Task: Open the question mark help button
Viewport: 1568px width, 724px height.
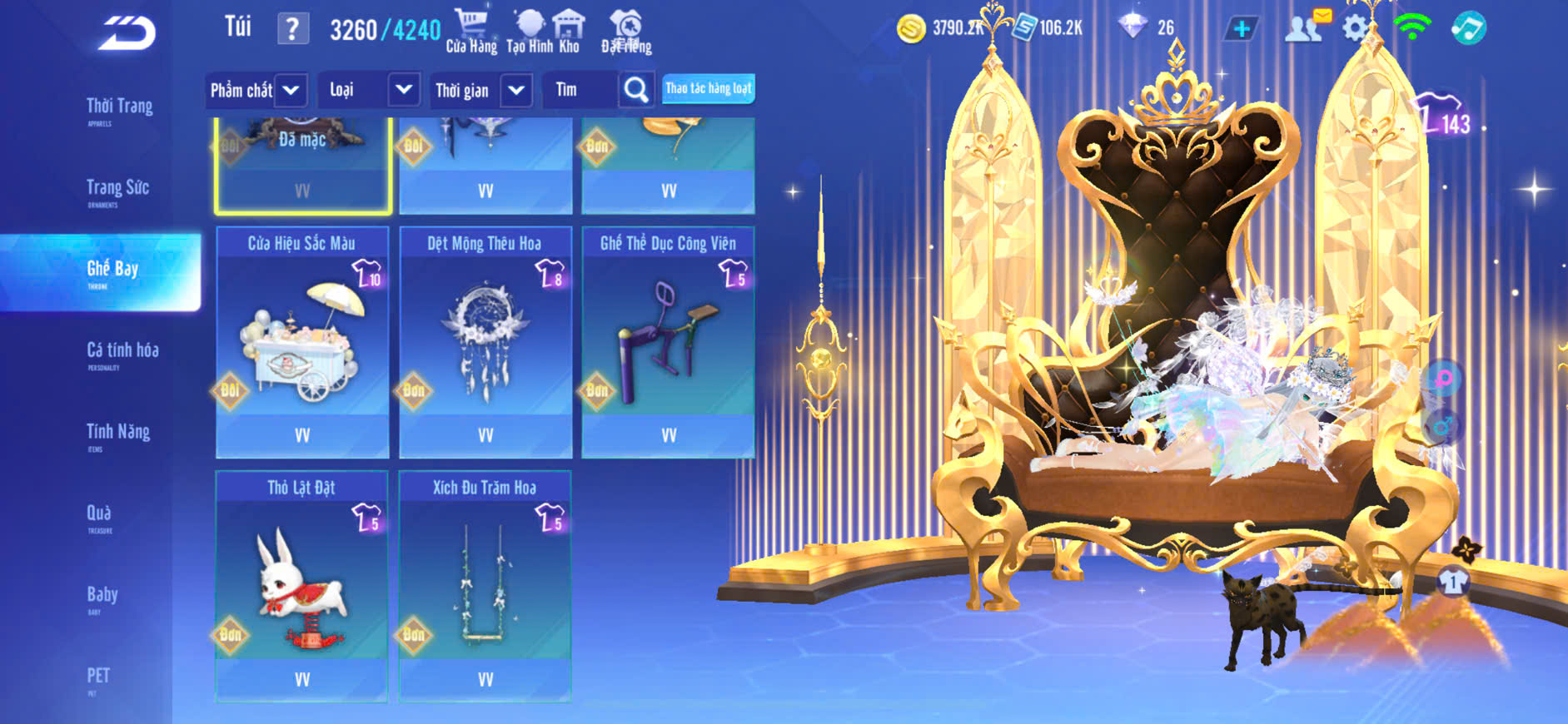Action: (x=292, y=29)
